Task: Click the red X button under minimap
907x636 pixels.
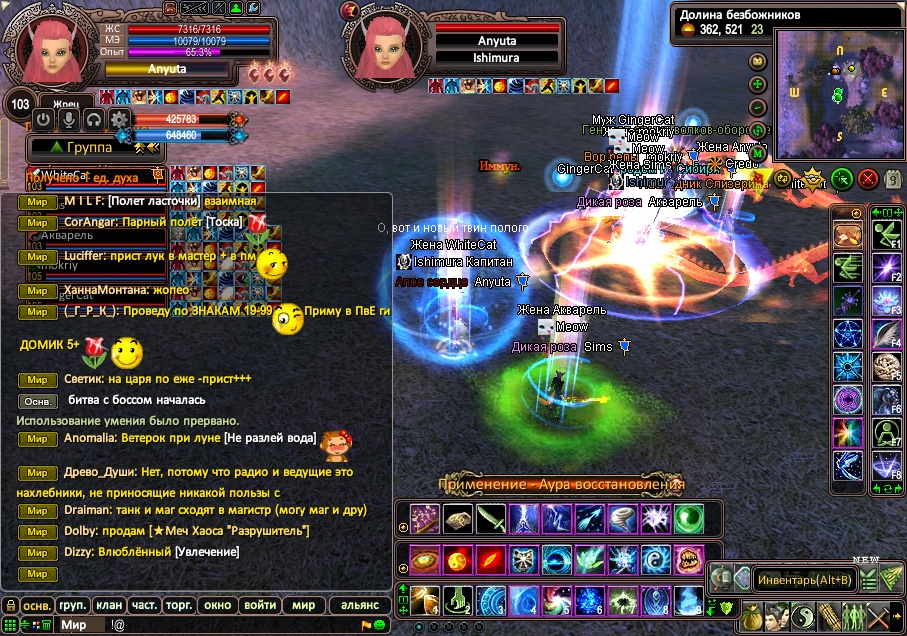Action: (867, 180)
